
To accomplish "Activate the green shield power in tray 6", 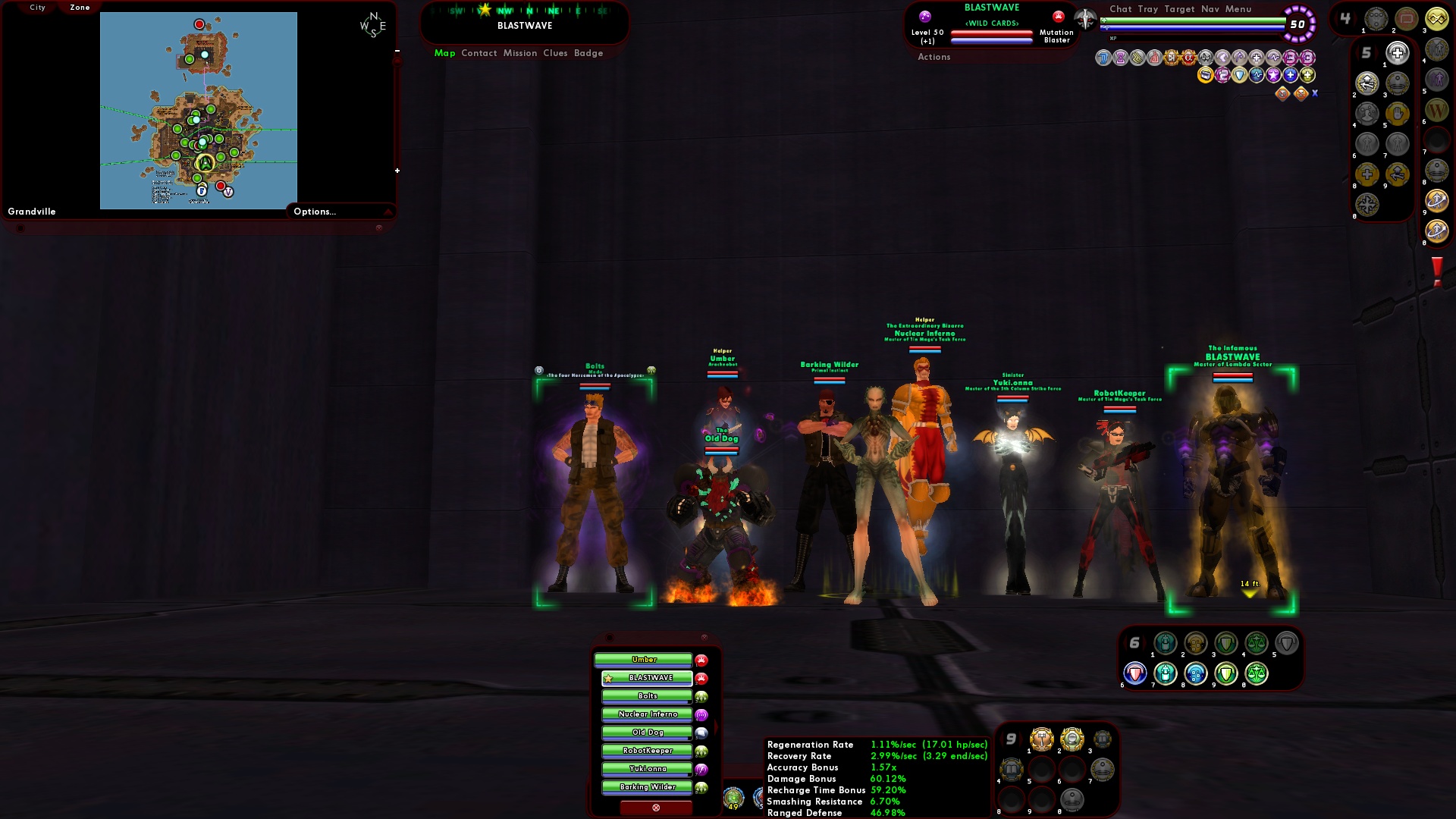I will pyautogui.click(x=1225, y=643).
